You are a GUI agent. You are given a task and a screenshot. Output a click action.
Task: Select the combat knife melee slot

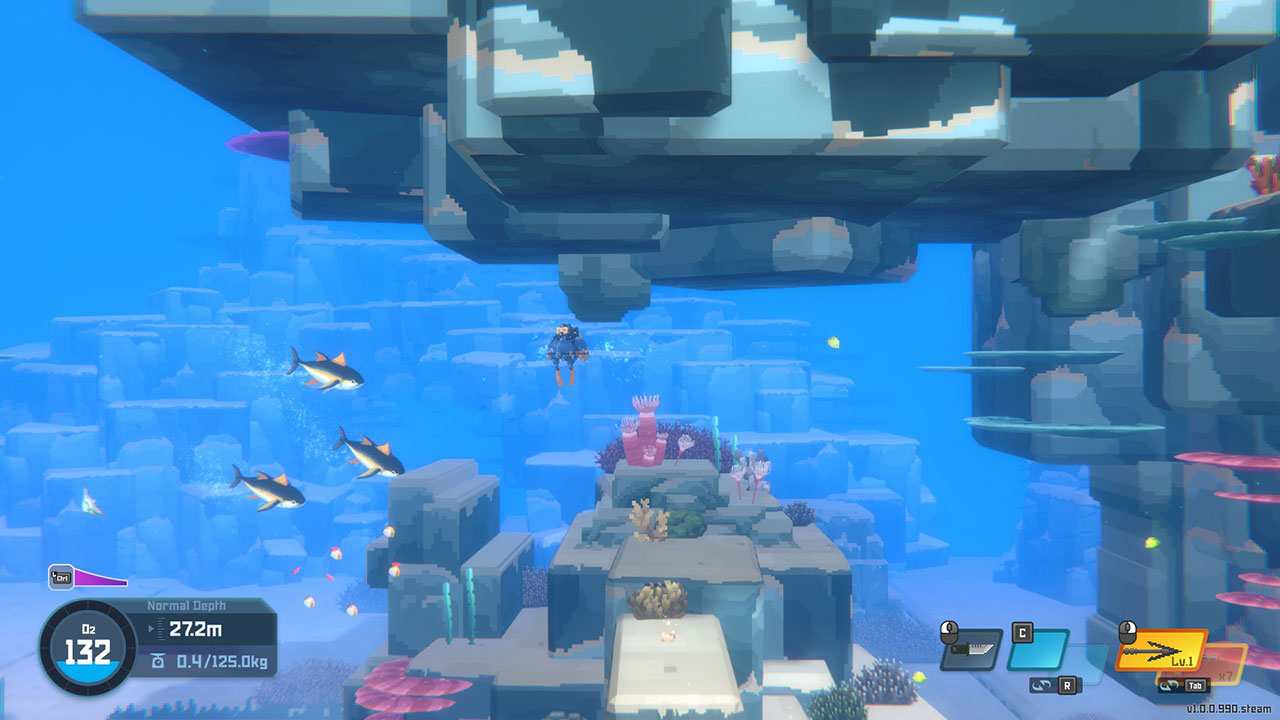point(970,650)
